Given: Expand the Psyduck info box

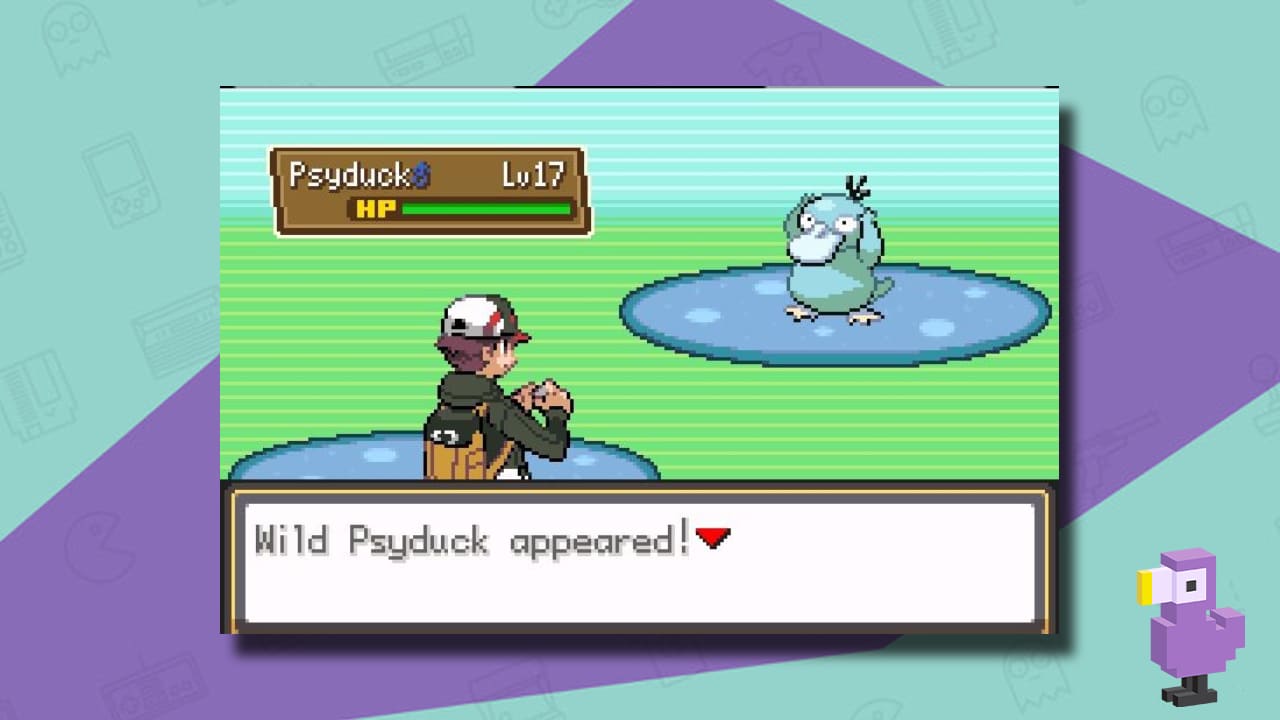Looking at the screenshot, I should click(430, 190).
